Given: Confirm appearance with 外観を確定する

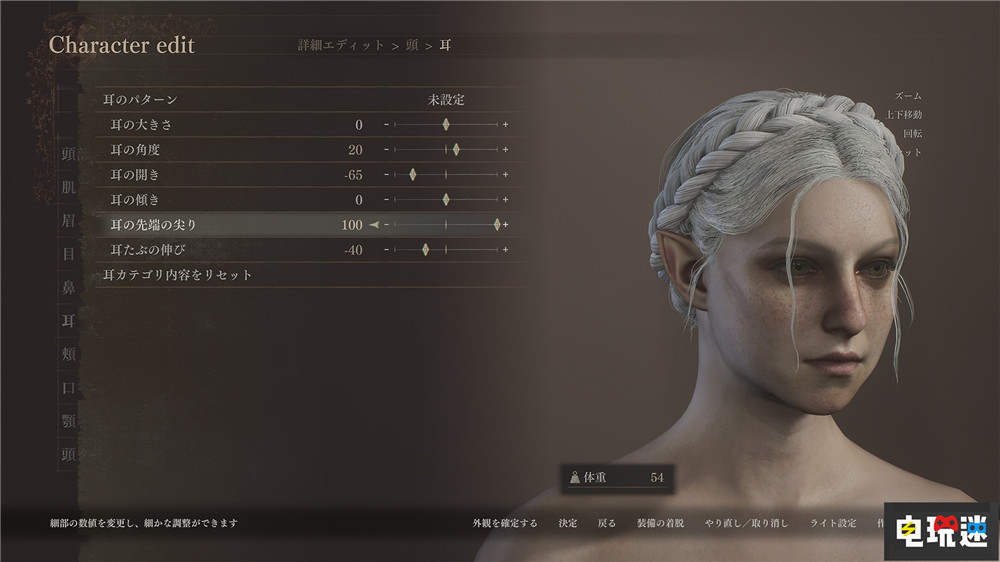Looking at the screenshot, I should 505,523.
